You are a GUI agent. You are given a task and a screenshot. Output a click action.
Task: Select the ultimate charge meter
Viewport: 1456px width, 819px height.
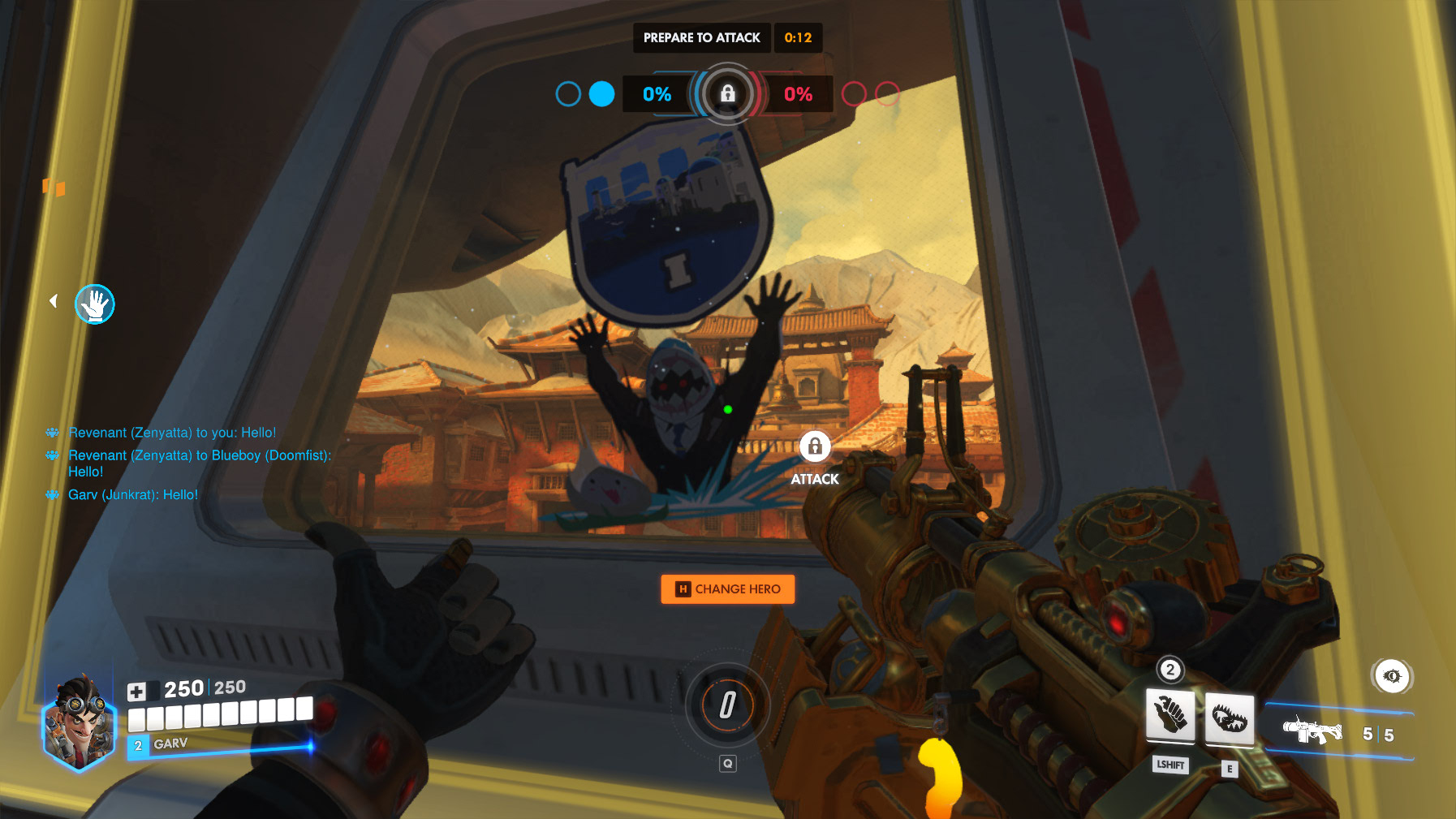pos(728,705)
